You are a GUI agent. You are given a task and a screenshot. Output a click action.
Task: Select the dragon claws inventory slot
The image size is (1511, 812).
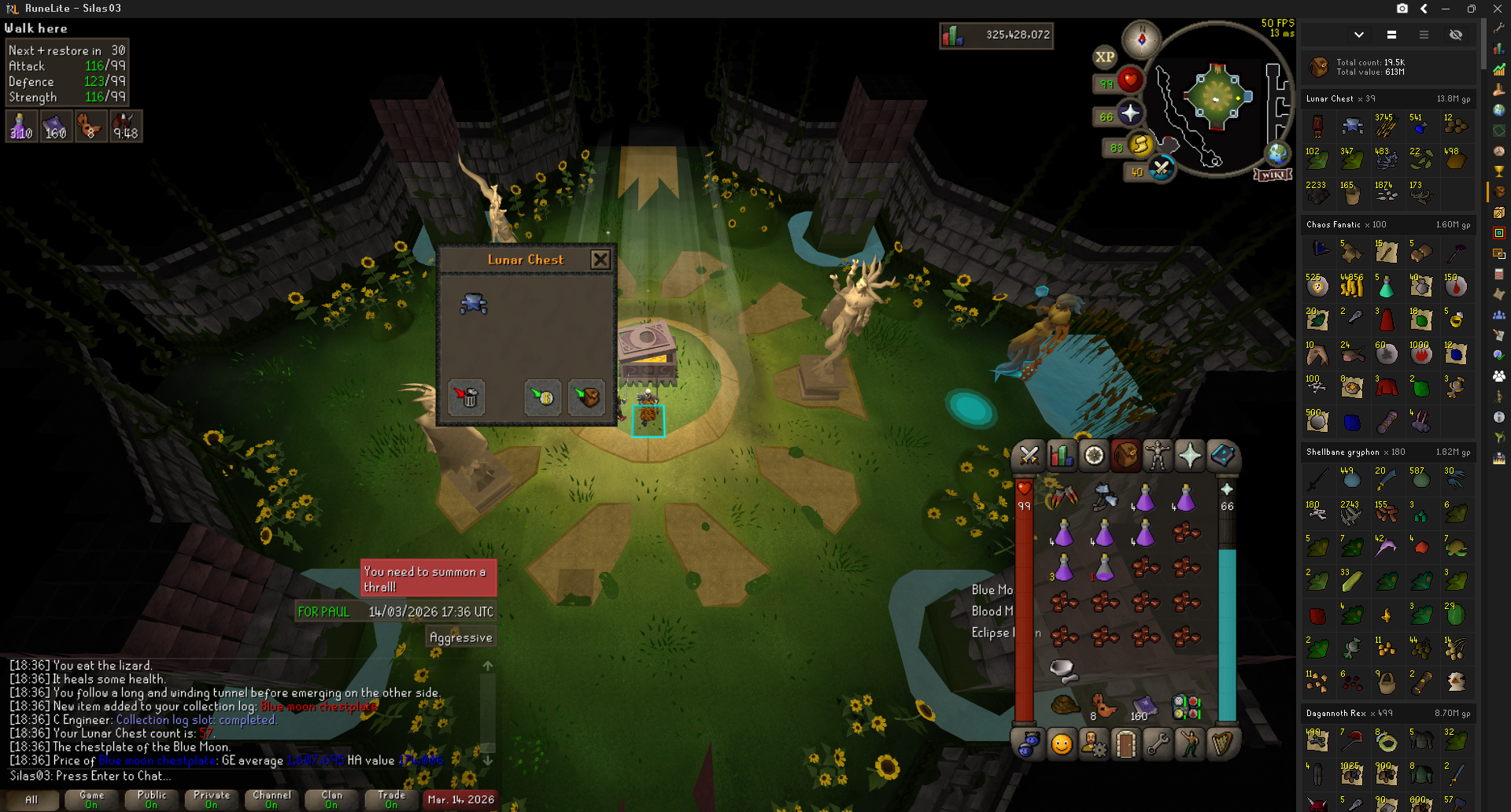click(1062, 497)
